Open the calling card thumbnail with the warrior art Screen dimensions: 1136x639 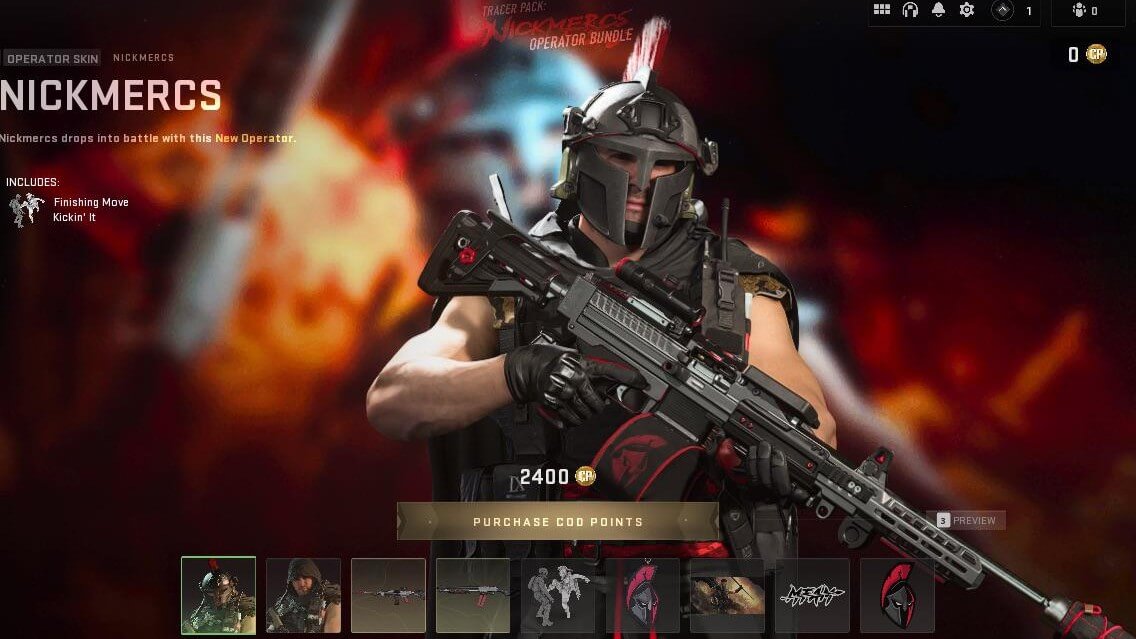727,595
